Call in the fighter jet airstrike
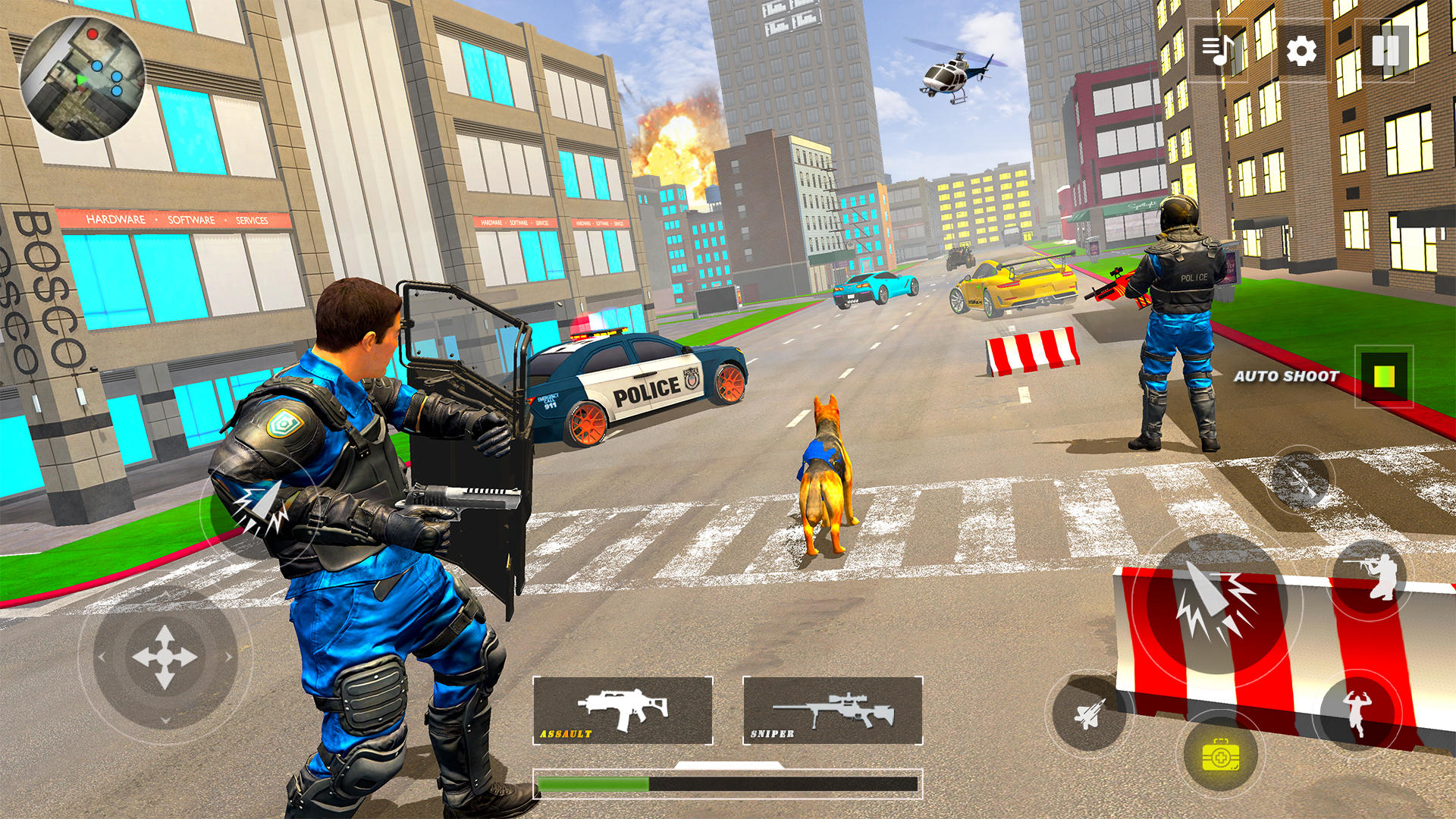 1090,714
